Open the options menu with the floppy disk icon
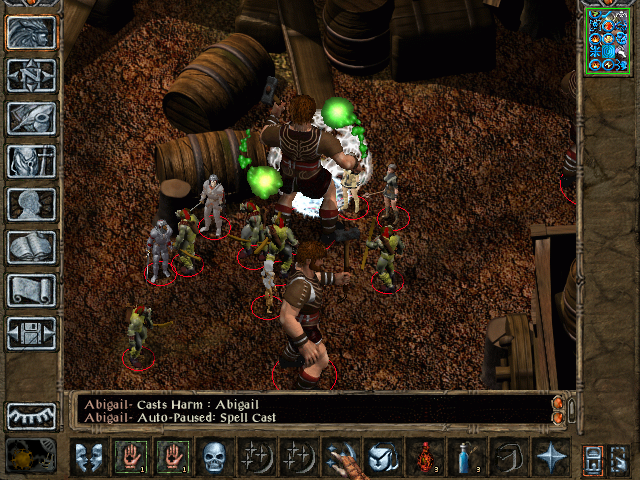The image size is (640, 480). pyautogui.click(x=32, y=333)
